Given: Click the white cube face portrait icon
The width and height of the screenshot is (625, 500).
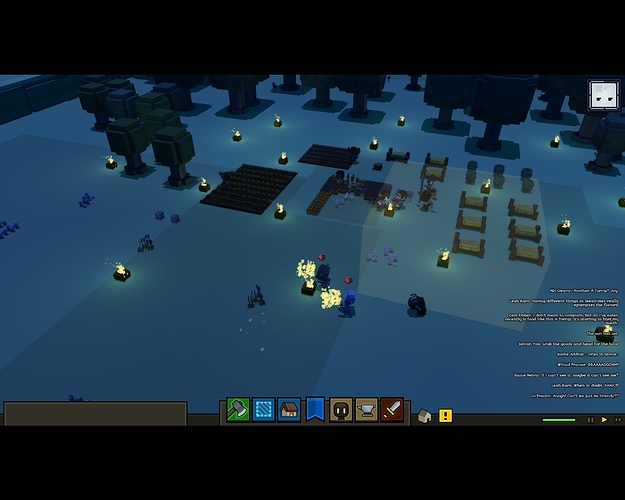Looking at the screenshot, I should click(603, 96).
